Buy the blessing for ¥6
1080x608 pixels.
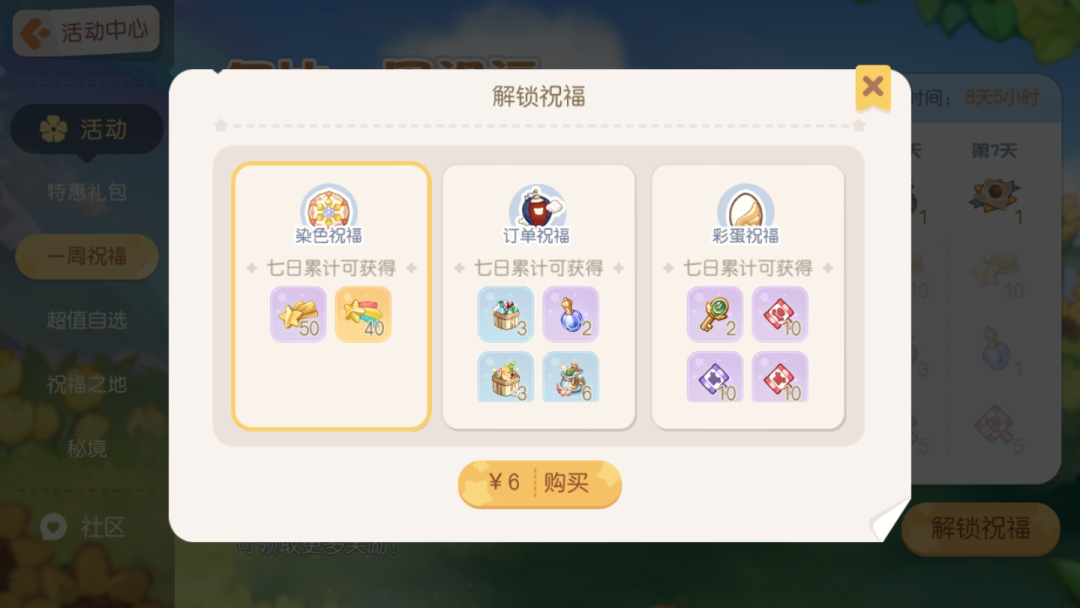click(x=540, y=484)
